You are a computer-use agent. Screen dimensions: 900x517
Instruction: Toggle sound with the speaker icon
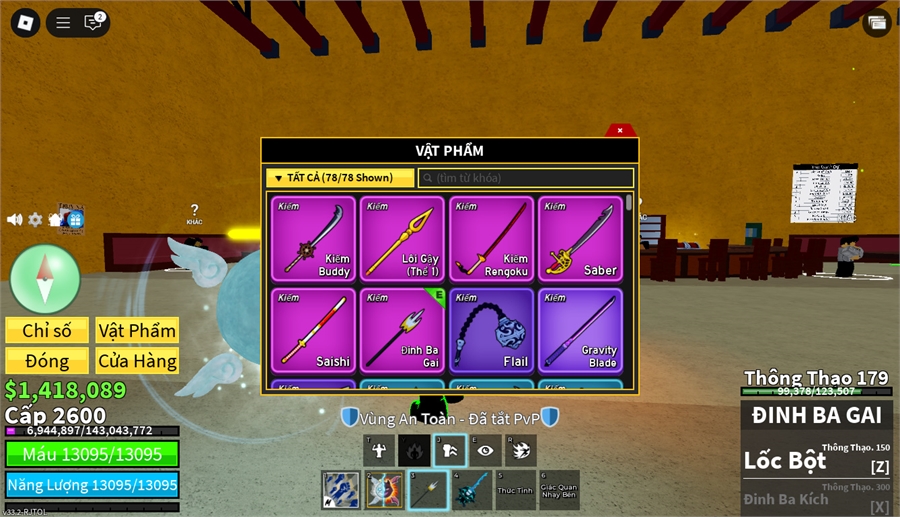[x=14, y=219]
